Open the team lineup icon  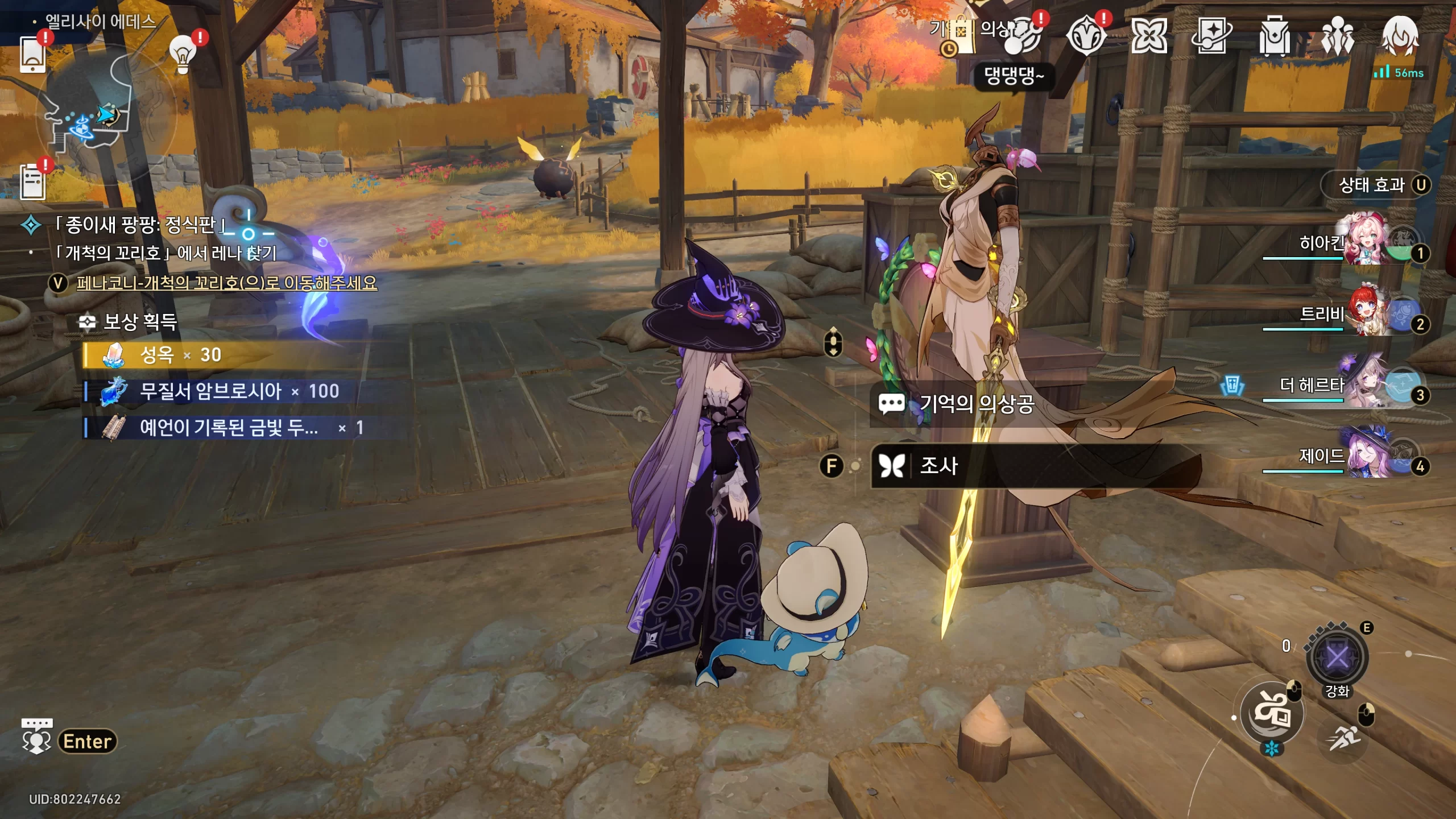(x=1337, y=35)
